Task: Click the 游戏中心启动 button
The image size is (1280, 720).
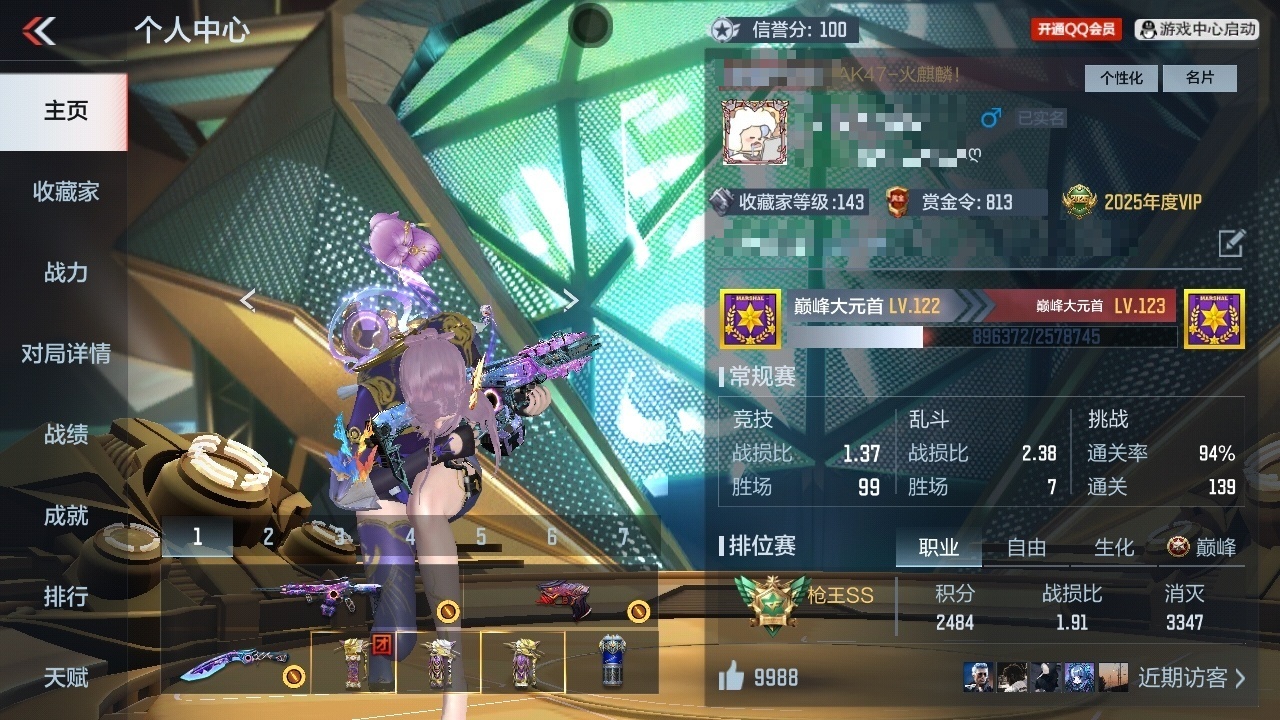Action: click(x=1198, y=30)
